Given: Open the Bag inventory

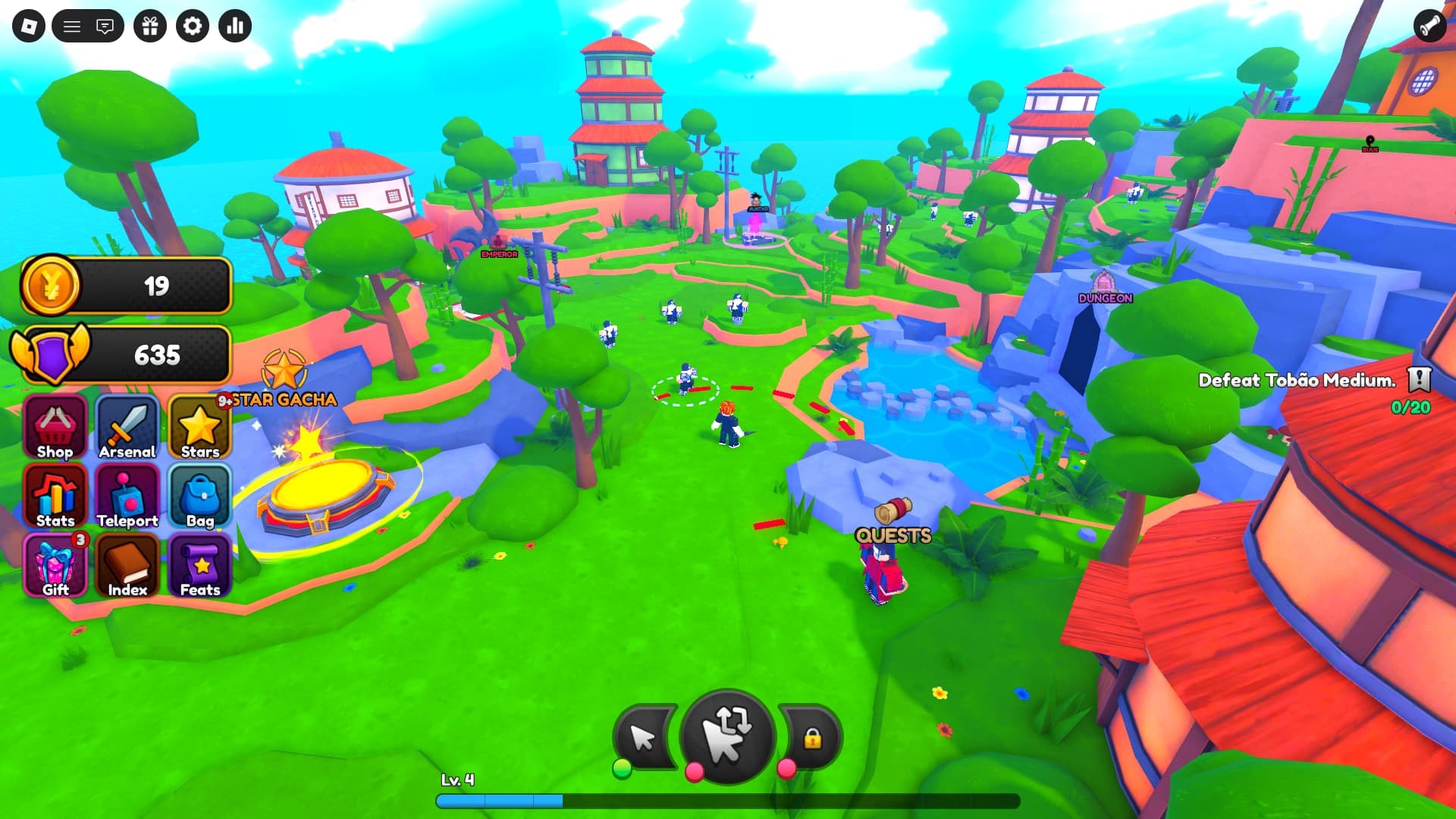Looking at the screenshot, I should [x=199, y=497].
